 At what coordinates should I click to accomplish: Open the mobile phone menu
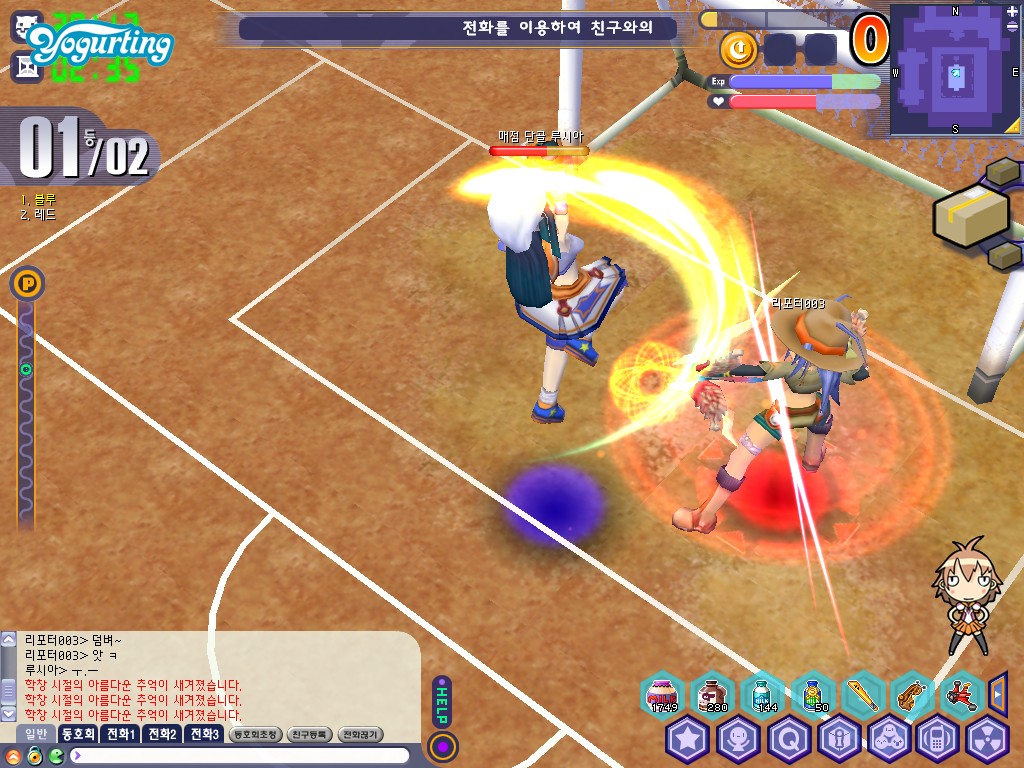938,739
